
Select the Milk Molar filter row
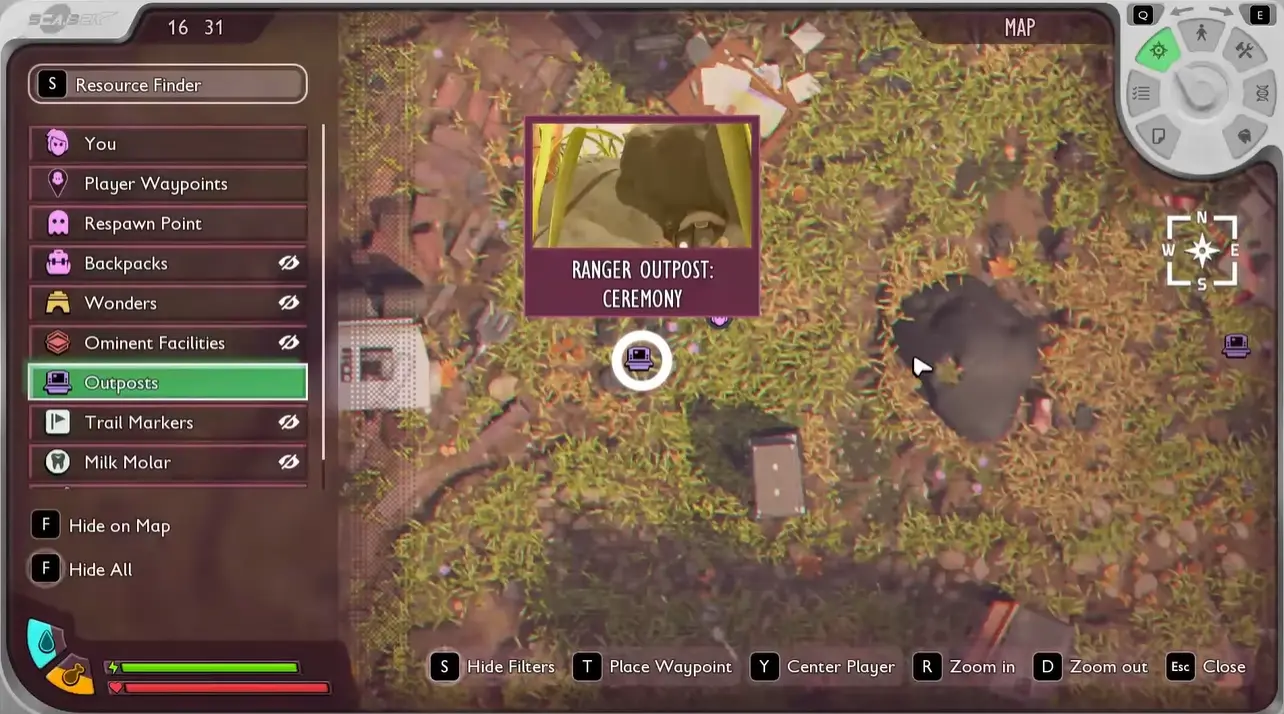(x=150, y=463)
